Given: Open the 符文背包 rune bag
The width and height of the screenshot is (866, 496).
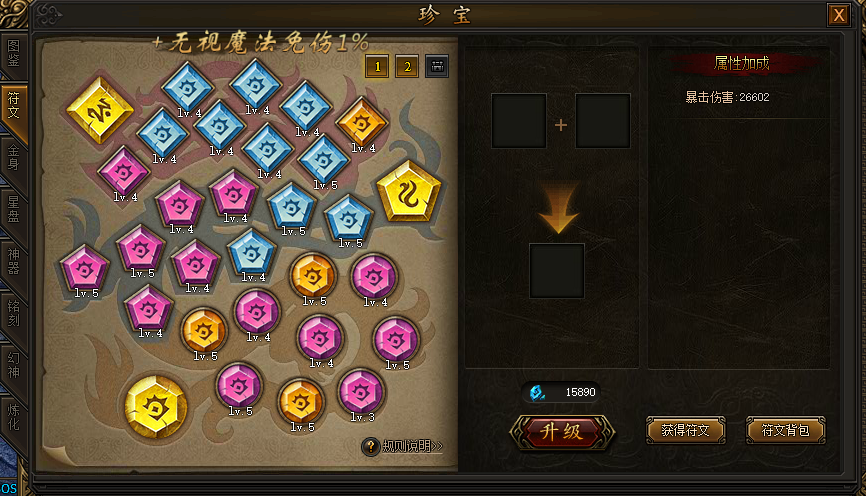Looking at the screenshot, I should (785, 431).
